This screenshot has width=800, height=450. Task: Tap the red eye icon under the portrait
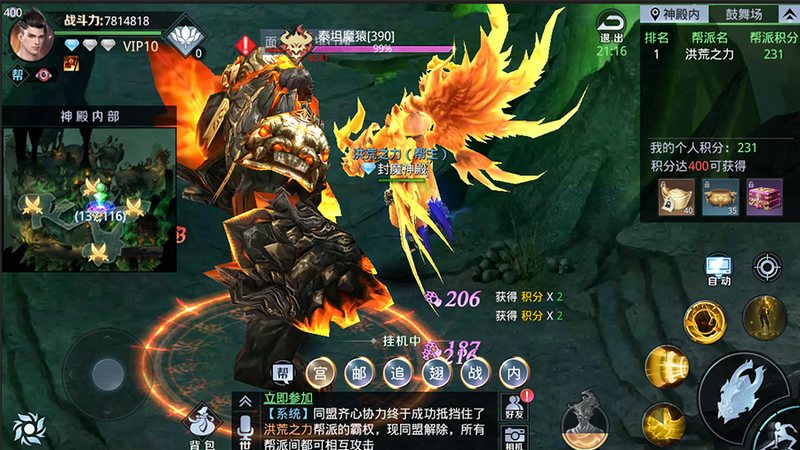click(x=43, y=74)
